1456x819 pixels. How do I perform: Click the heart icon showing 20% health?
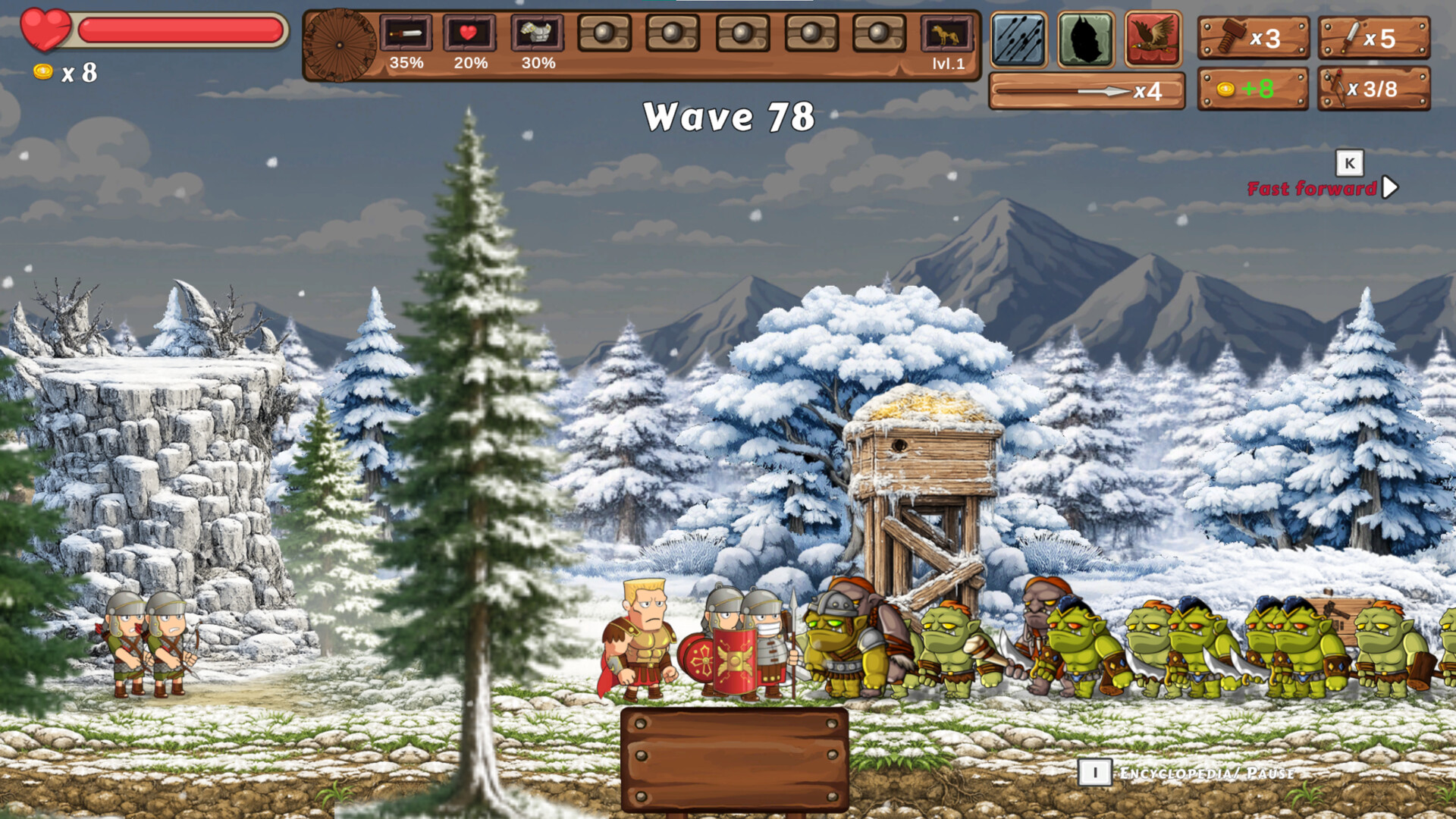469,34
